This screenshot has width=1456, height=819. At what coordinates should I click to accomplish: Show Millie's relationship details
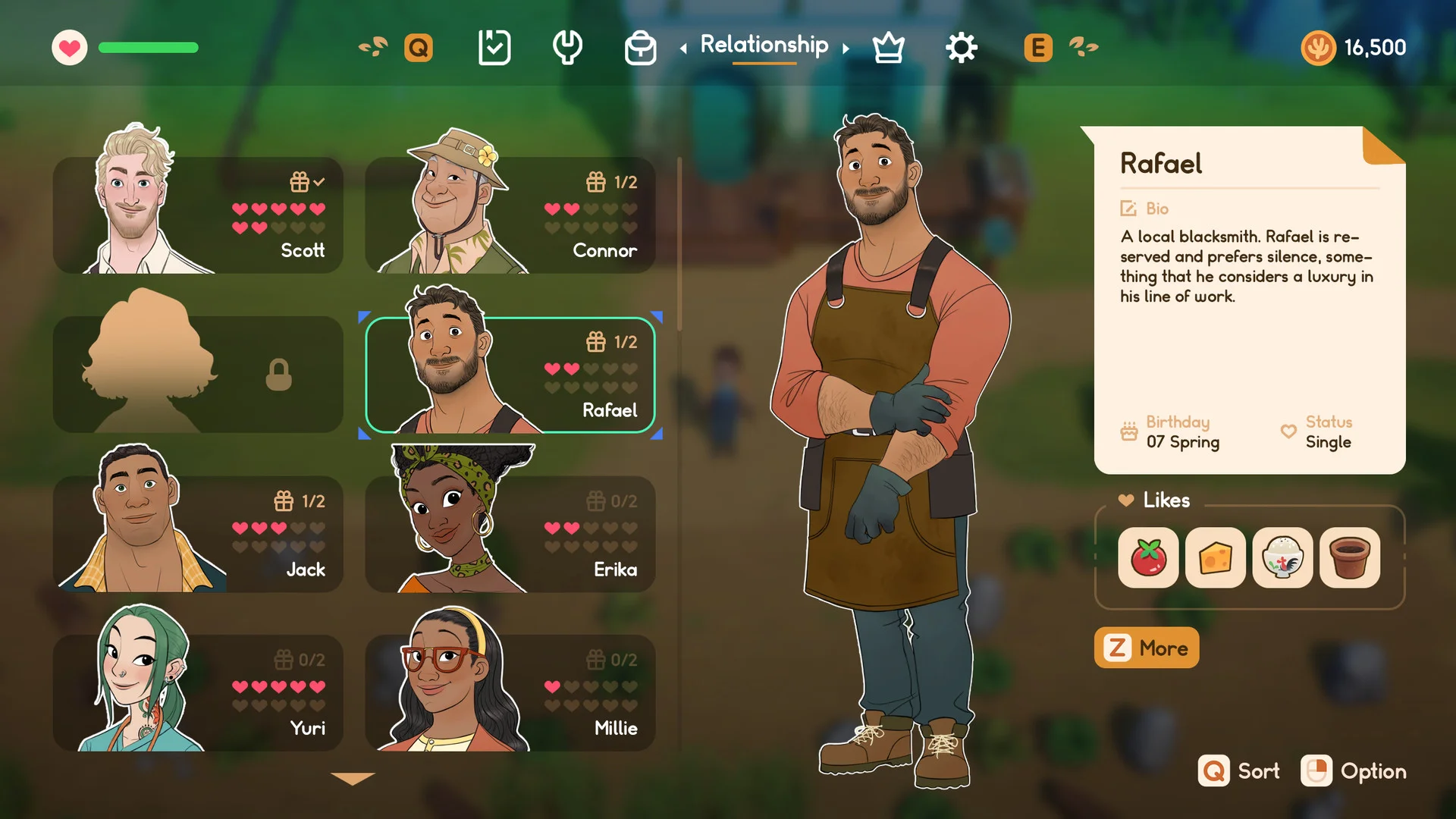tap(510, 693)
